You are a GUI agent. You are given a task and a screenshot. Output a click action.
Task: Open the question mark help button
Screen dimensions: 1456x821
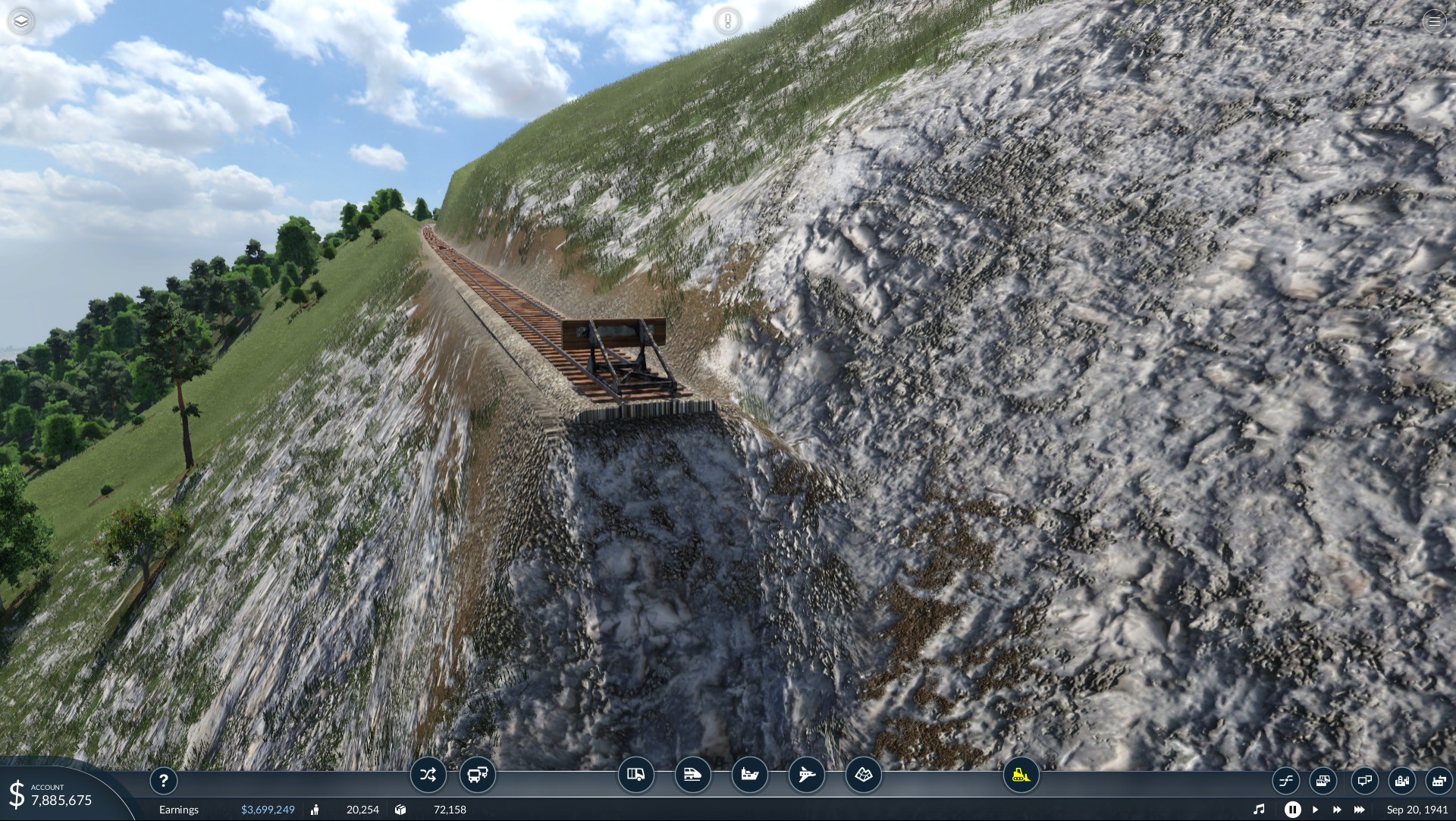(163, 780)
